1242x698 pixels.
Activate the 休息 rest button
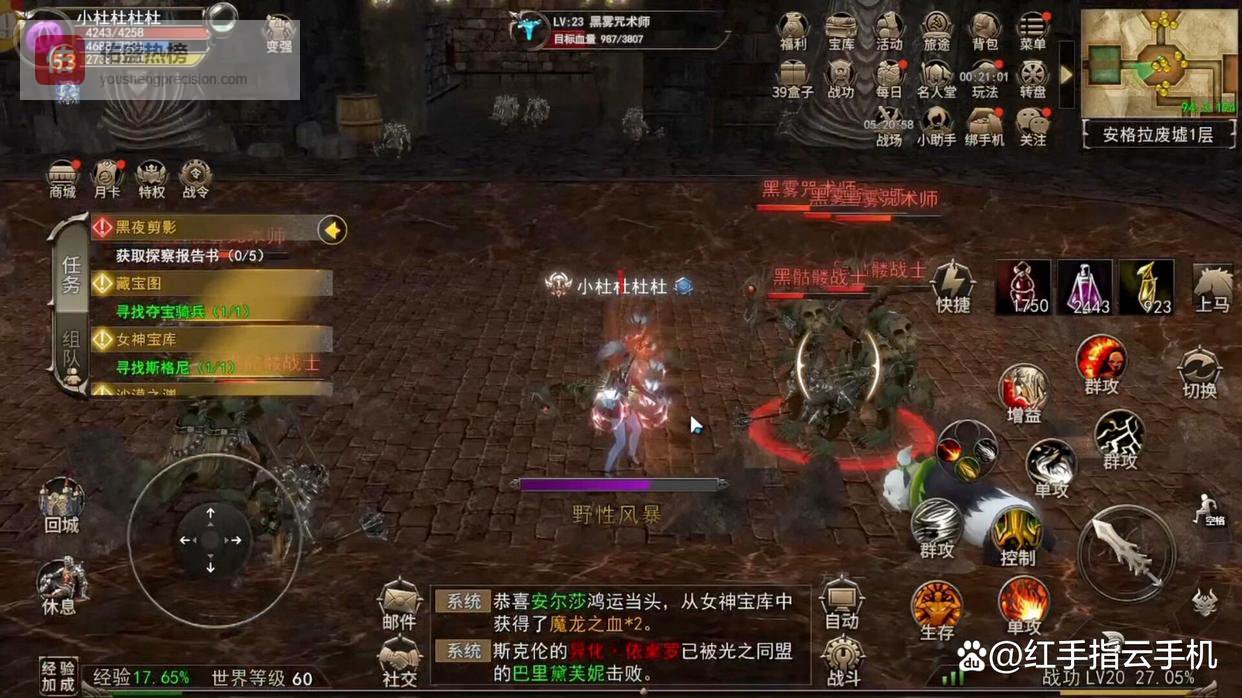(x=61, y=585)
